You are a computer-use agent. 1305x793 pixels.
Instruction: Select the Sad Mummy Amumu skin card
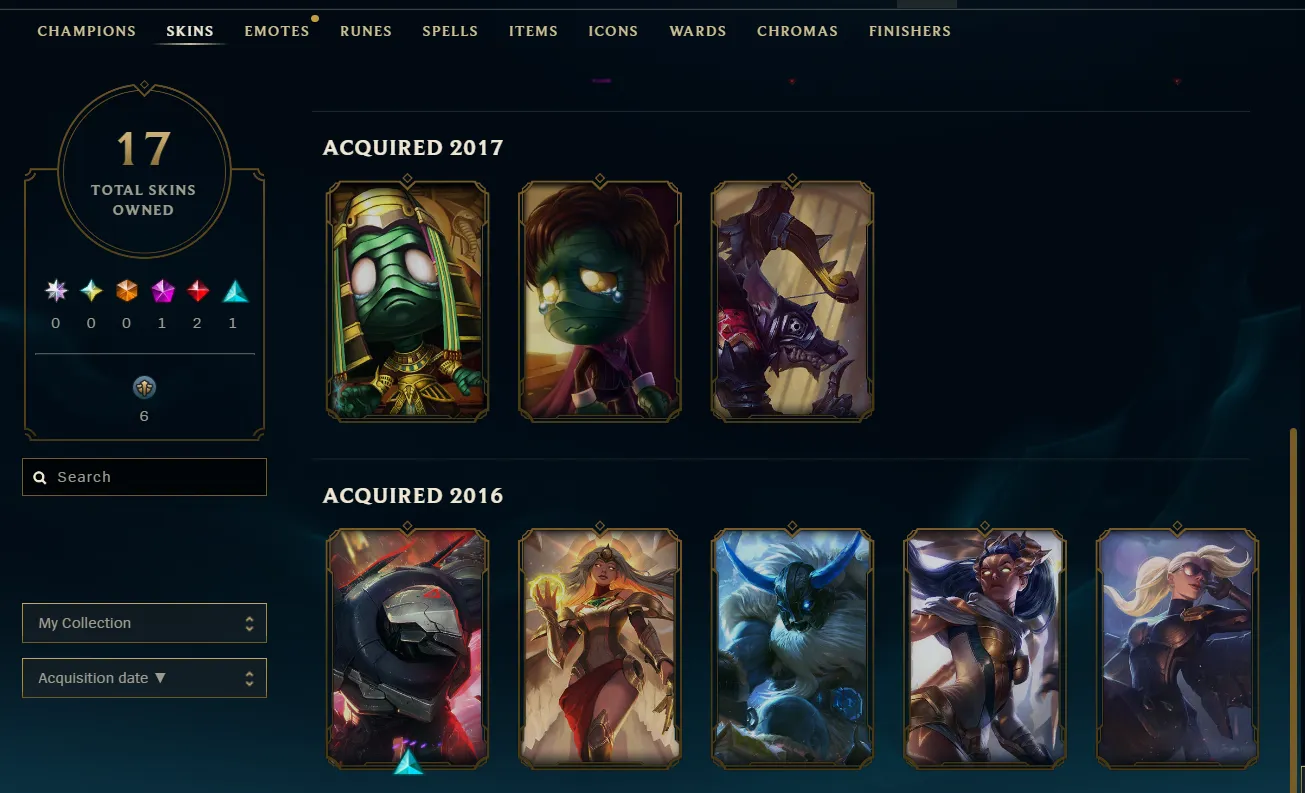coord(599,300)
